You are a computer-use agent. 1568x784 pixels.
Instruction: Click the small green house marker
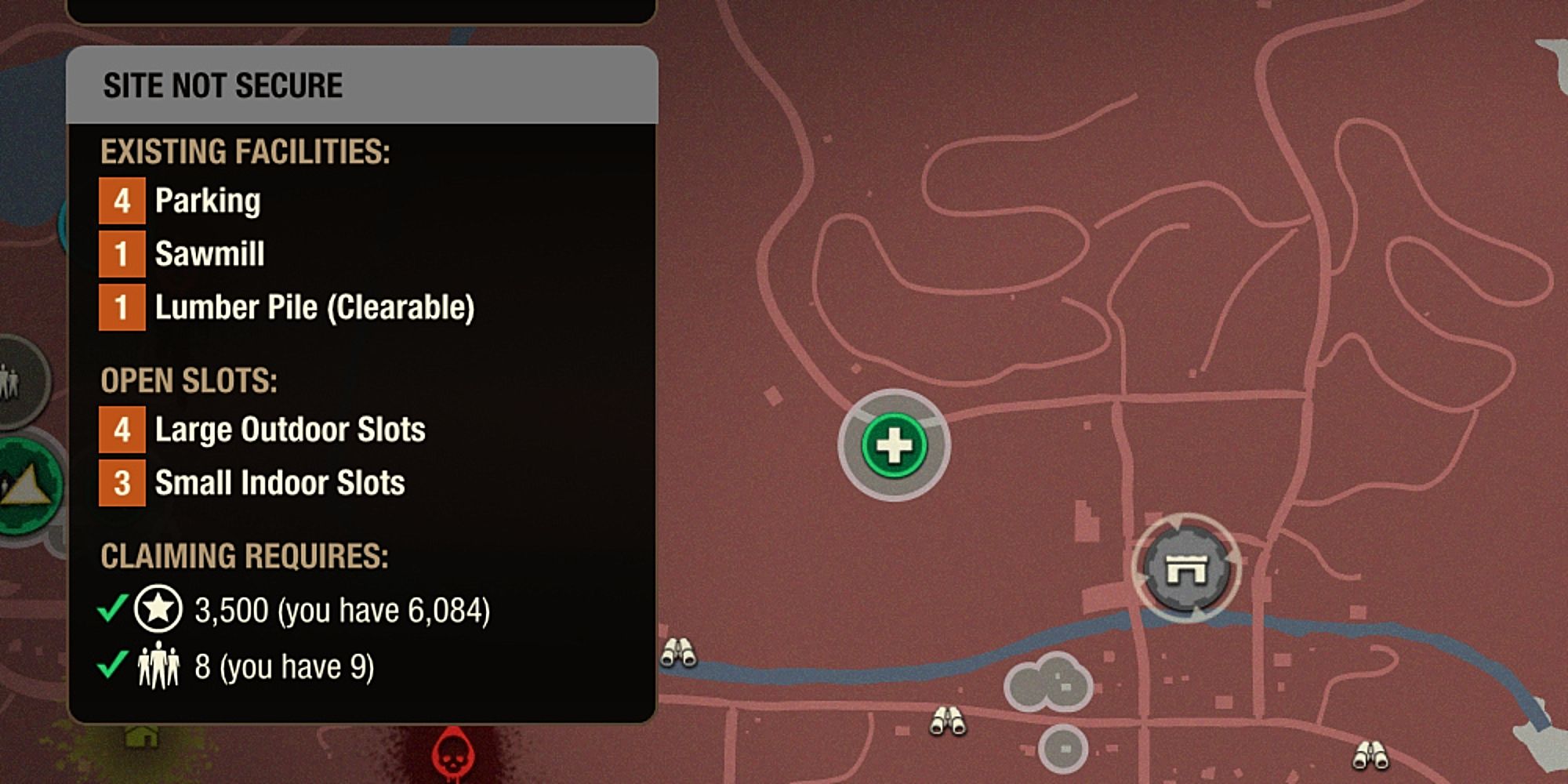click(142, 737)
